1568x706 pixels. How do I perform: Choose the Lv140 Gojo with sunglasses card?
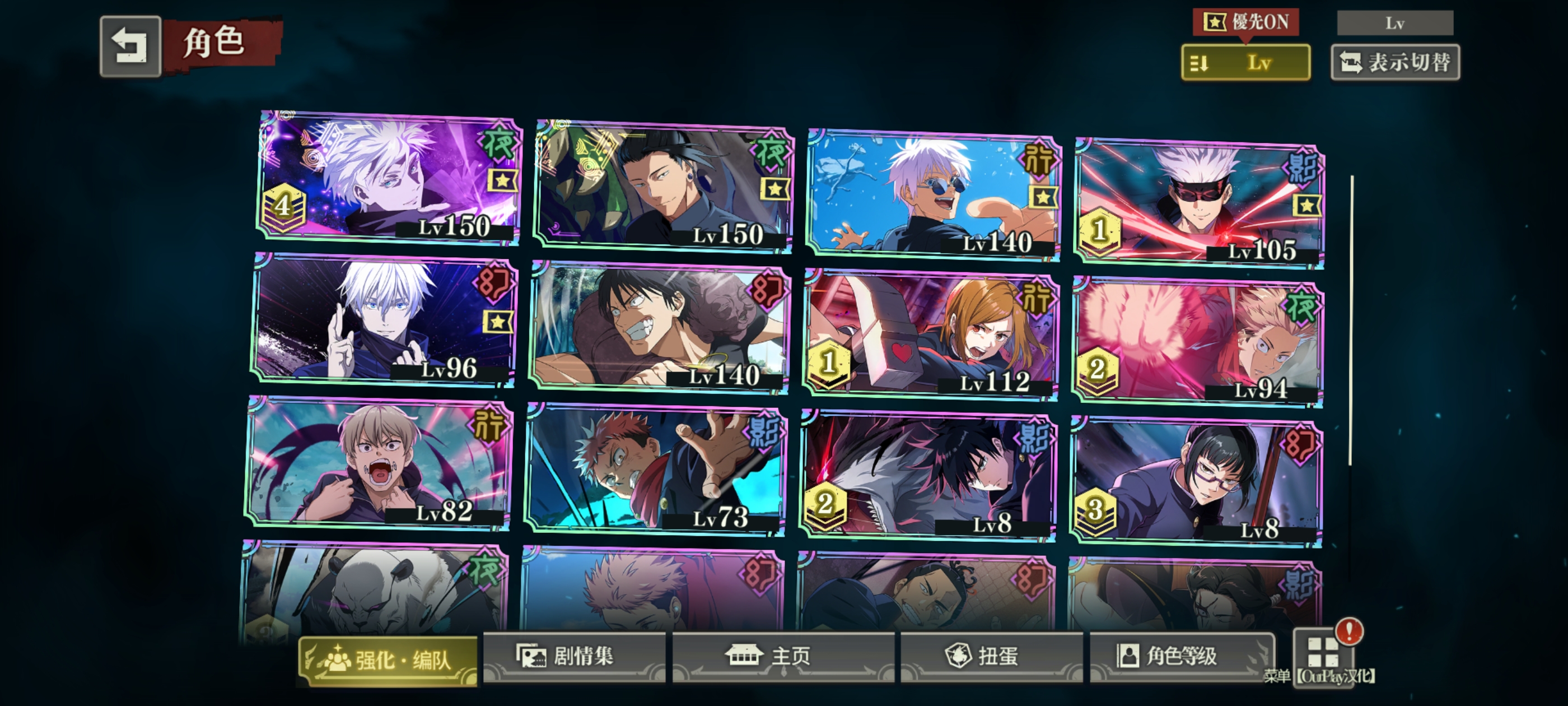tap(934, 195)
